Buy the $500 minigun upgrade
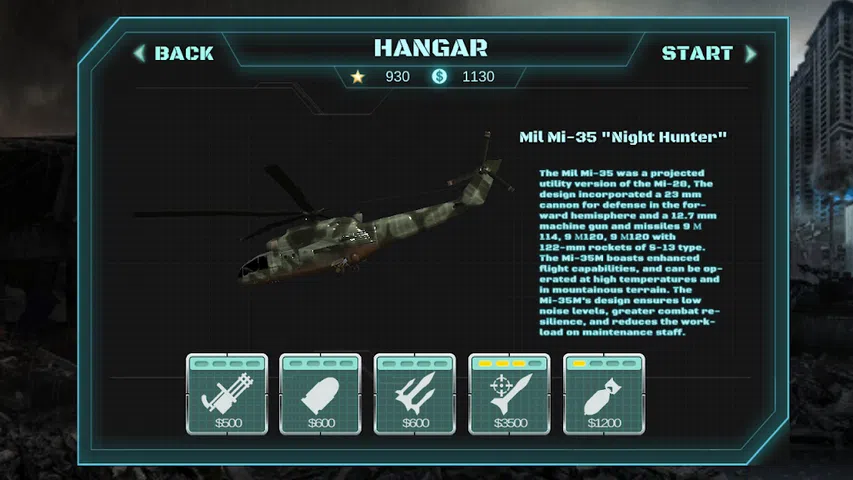Screen dimensions: 853x480 (x=226, y=395)
